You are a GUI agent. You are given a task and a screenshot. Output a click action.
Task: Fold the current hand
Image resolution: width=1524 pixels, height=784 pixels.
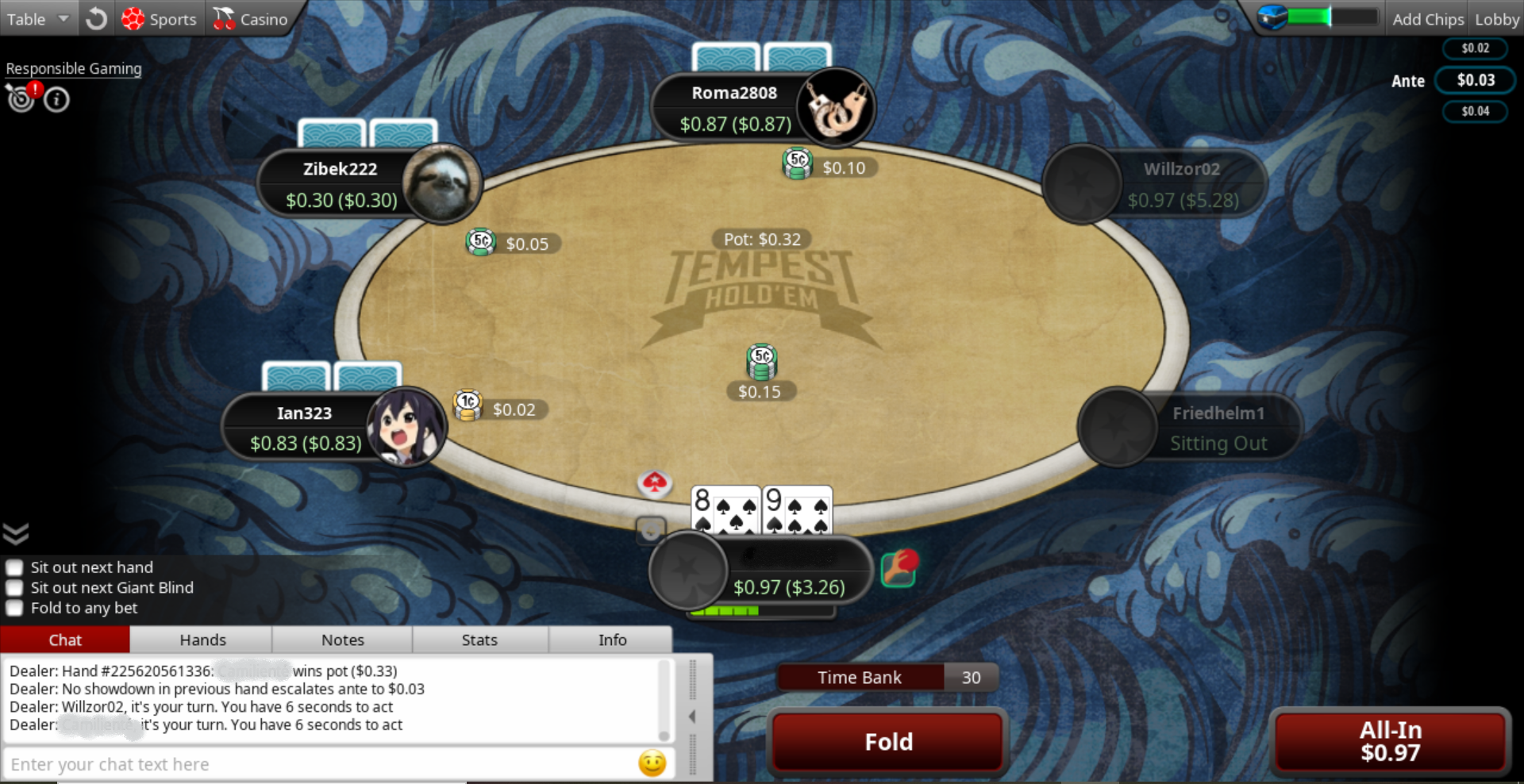tap(888, 742)
